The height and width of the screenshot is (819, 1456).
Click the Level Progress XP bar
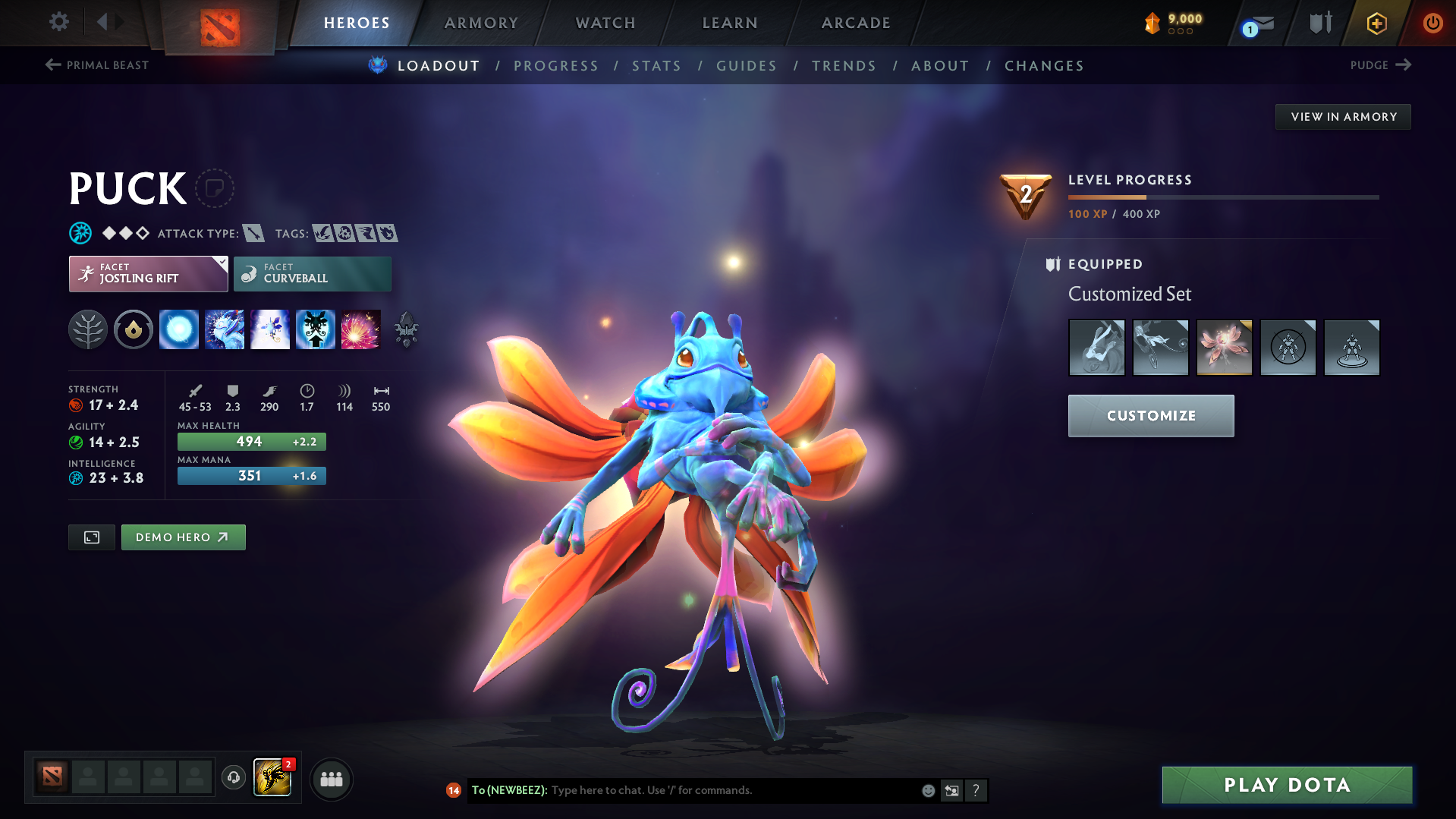tap(1222, 197)
